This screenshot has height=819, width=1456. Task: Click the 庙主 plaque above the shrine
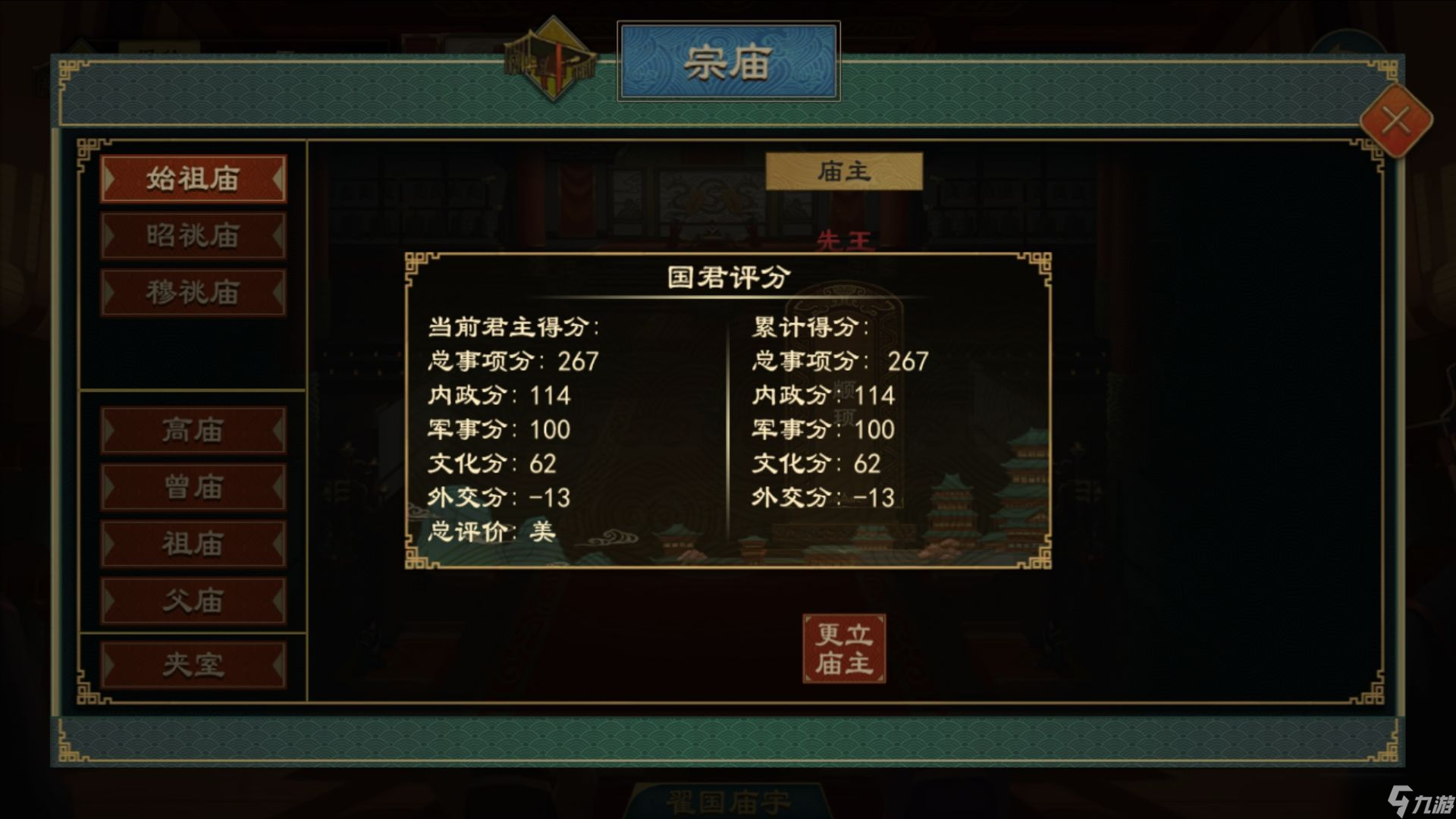tap(844, 169)
